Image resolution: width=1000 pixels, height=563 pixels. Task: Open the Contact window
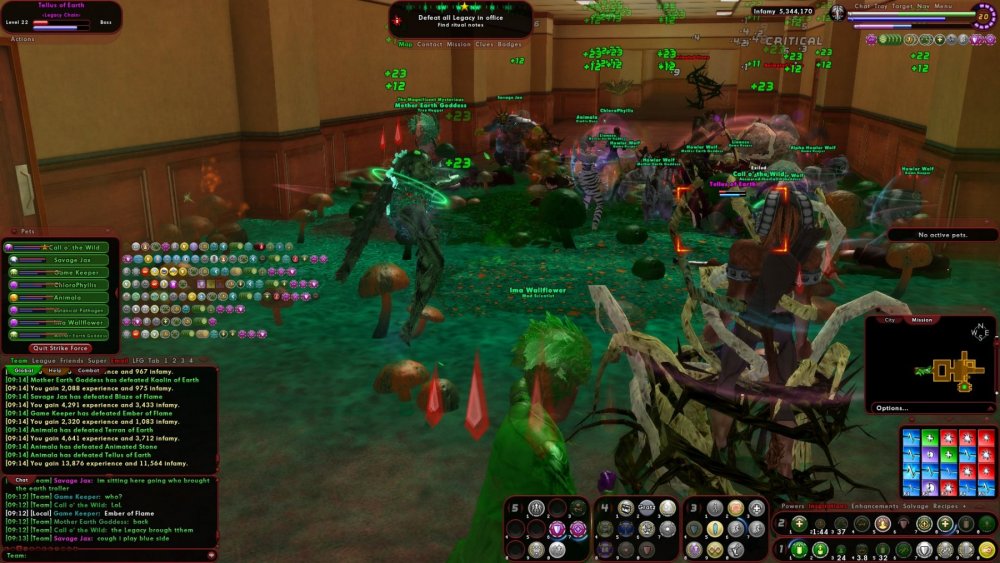click(430, 44)
